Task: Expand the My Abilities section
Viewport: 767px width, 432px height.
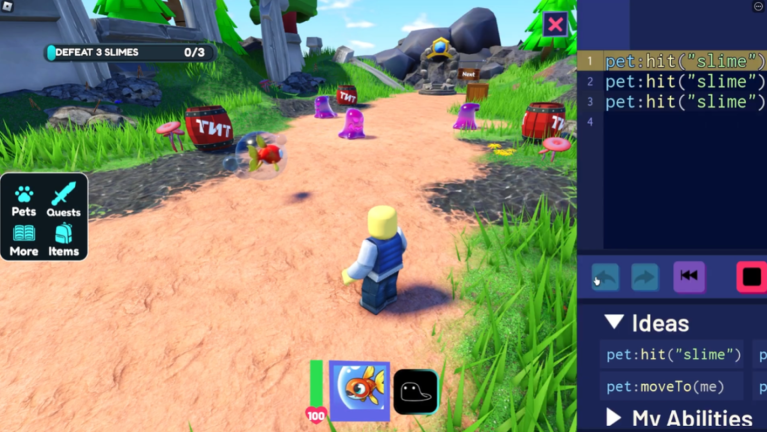Action: [x=615, y=417]
